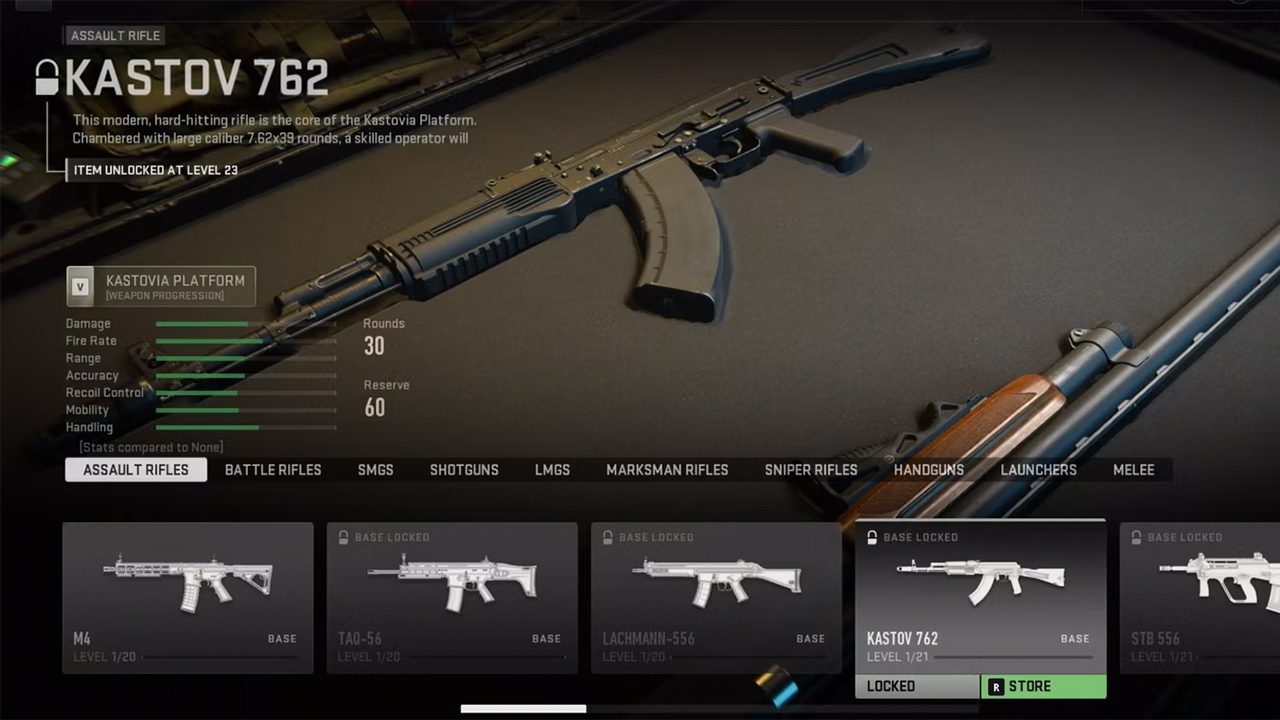
Task: Select the M4 weapon card
Action: click(188, 597)
